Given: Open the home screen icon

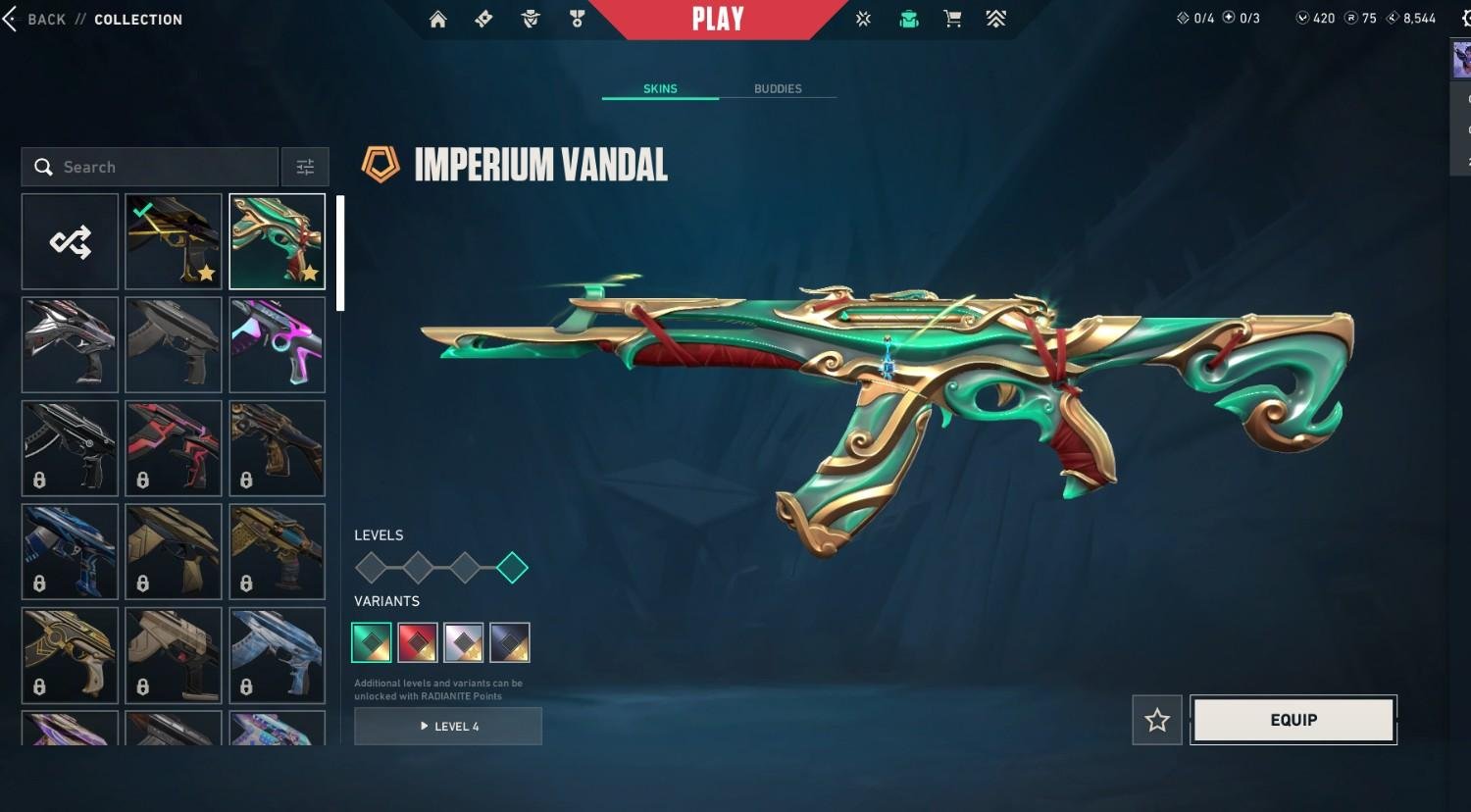Looking at the screenshot, I should (x=438, y=20).
